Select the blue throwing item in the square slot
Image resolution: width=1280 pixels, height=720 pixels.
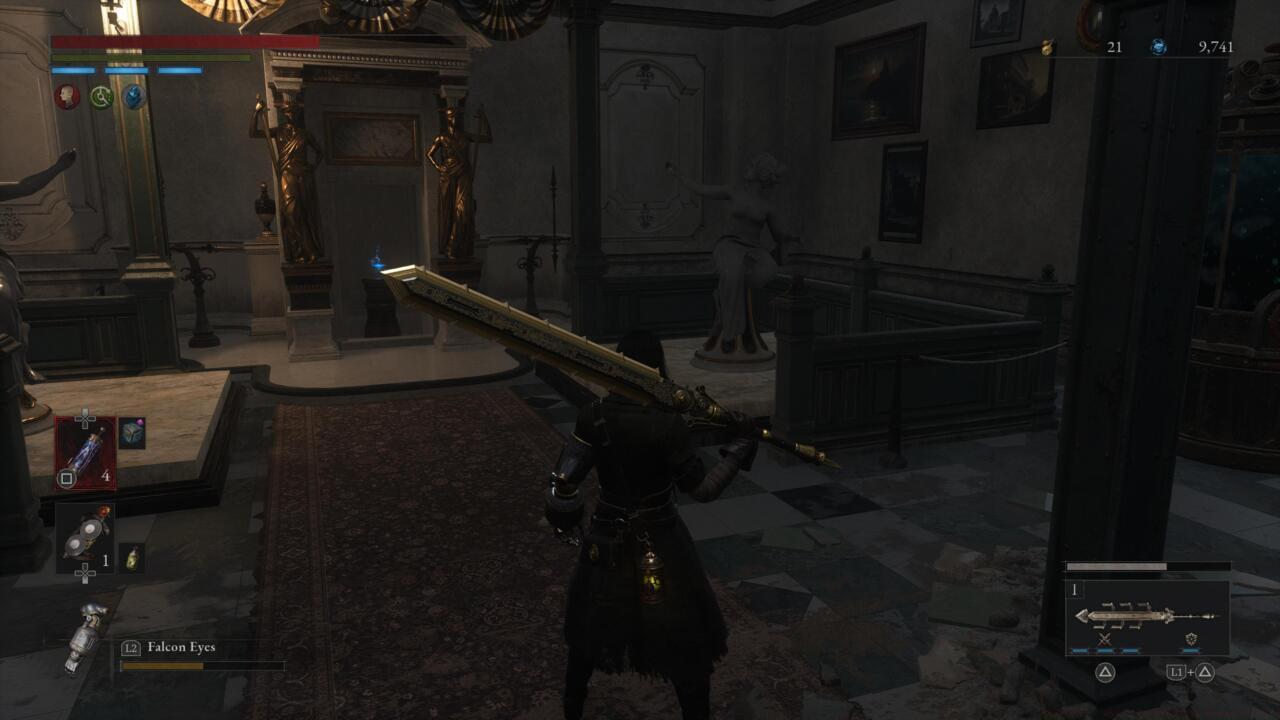(87, 452)
